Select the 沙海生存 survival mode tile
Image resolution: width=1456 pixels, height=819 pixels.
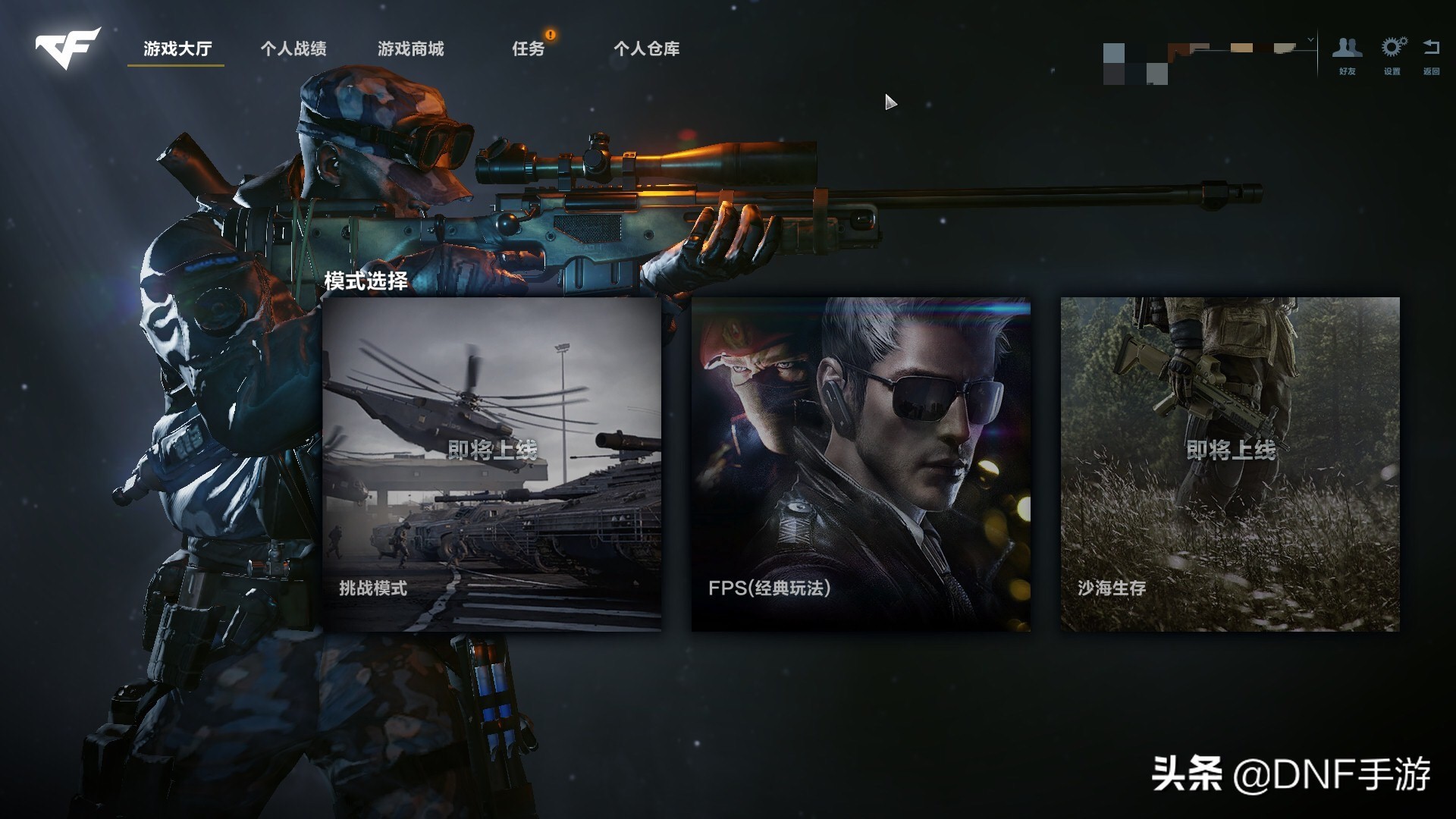pos(1229,464)
